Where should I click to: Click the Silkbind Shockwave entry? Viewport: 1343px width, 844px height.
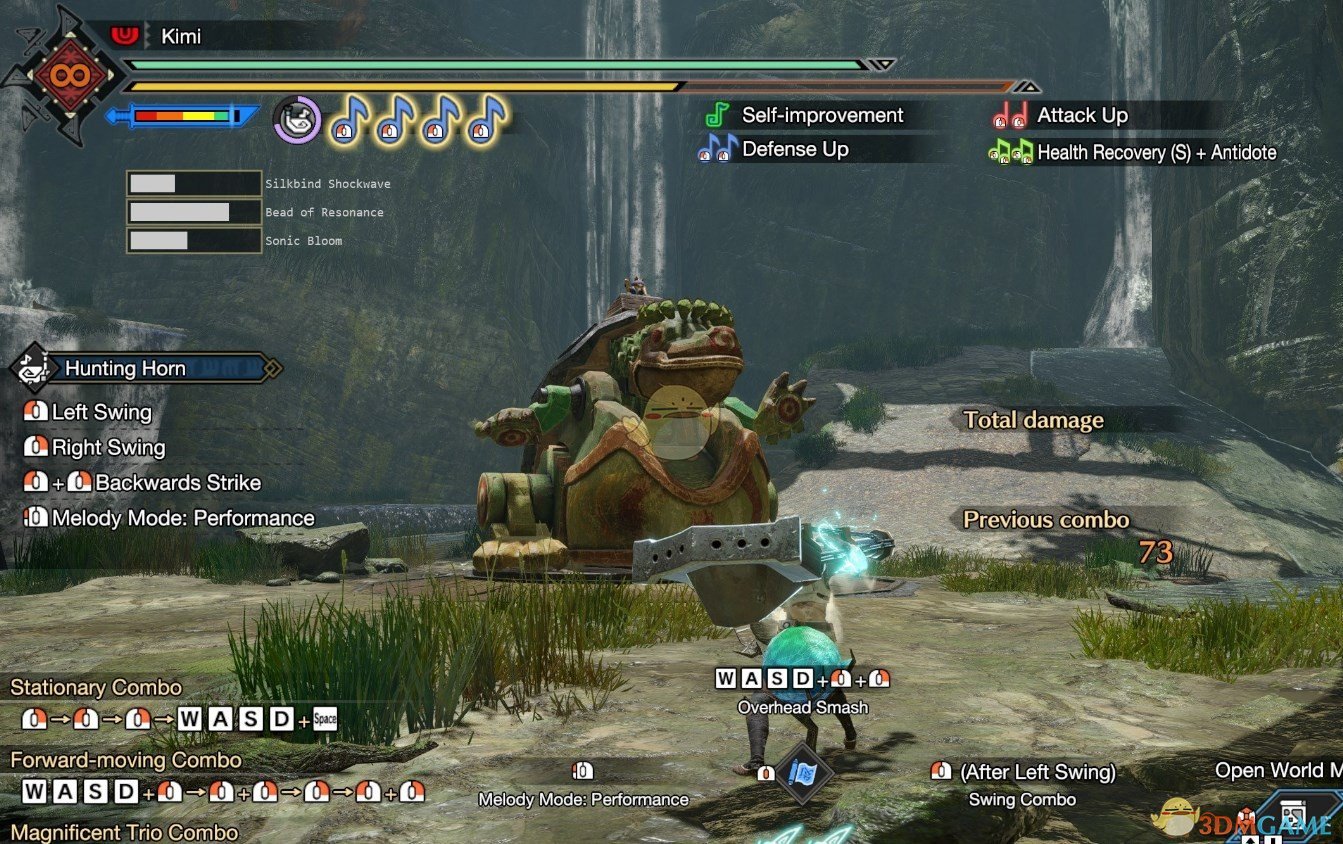pyautogui.click(x=327, y=184)
